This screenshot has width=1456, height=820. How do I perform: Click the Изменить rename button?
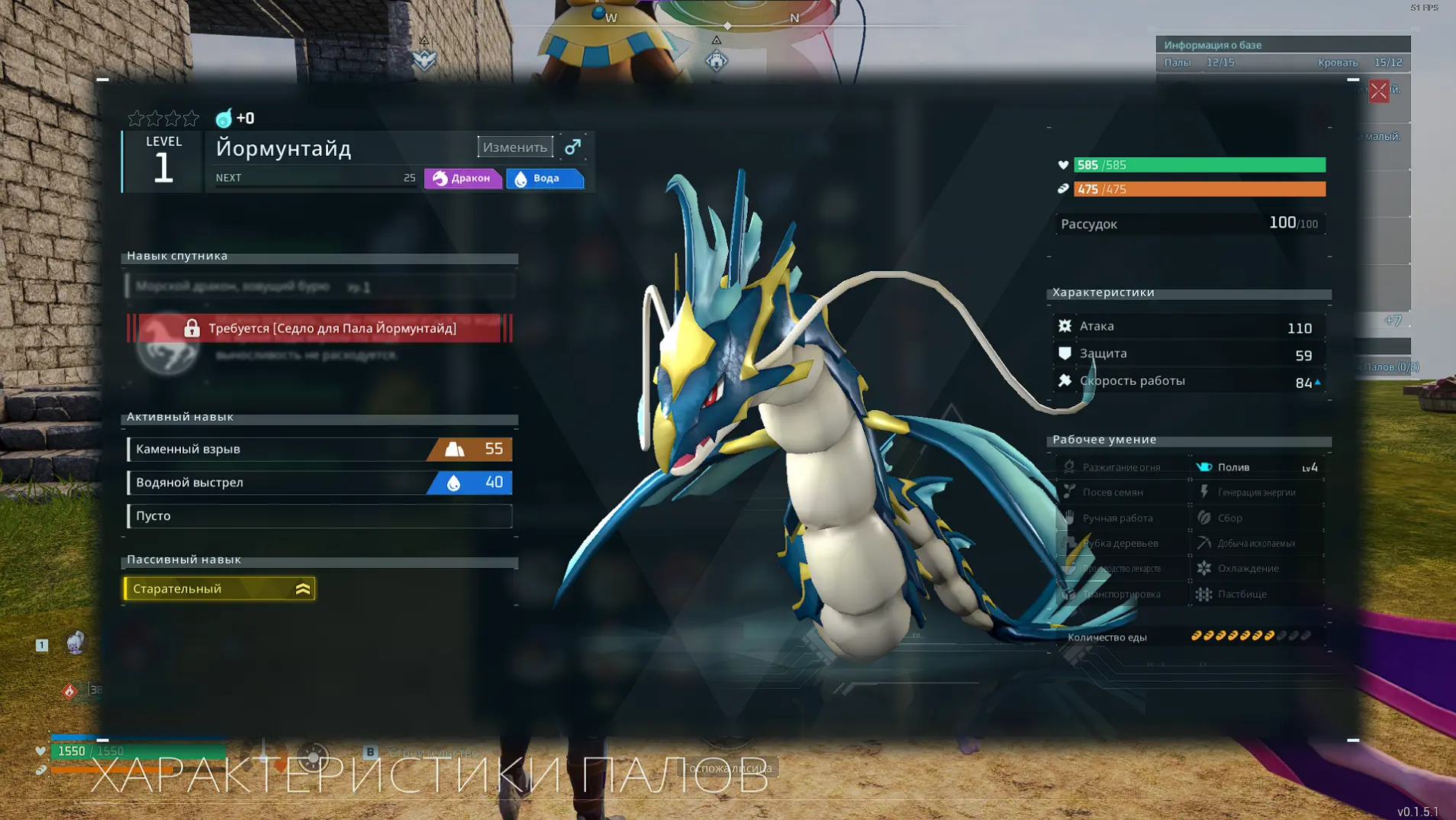pyautogui.click(x=515, y=147)
